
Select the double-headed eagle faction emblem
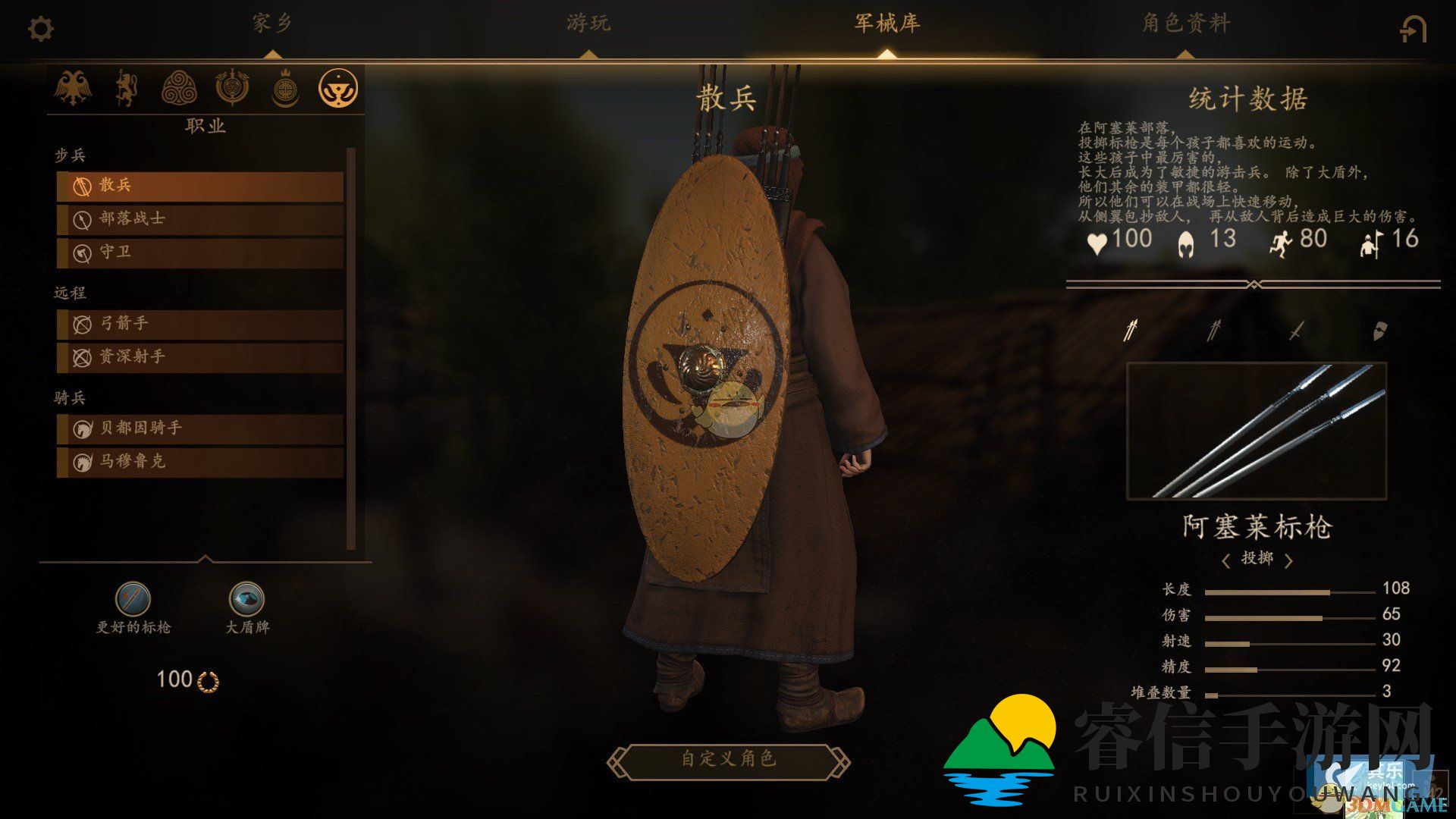tap(73, 88)
